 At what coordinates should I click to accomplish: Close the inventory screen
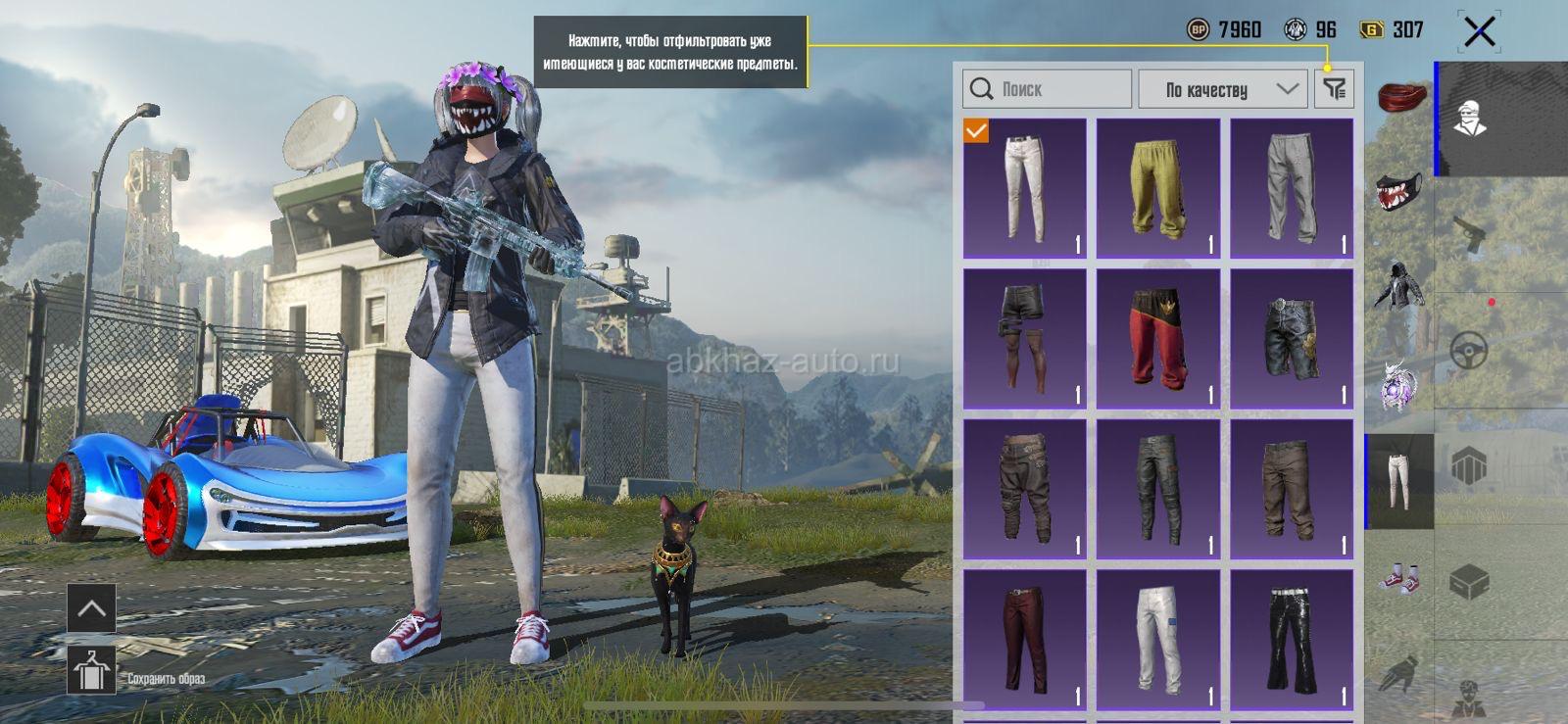pyautogui.click(x=1479, y=31)
